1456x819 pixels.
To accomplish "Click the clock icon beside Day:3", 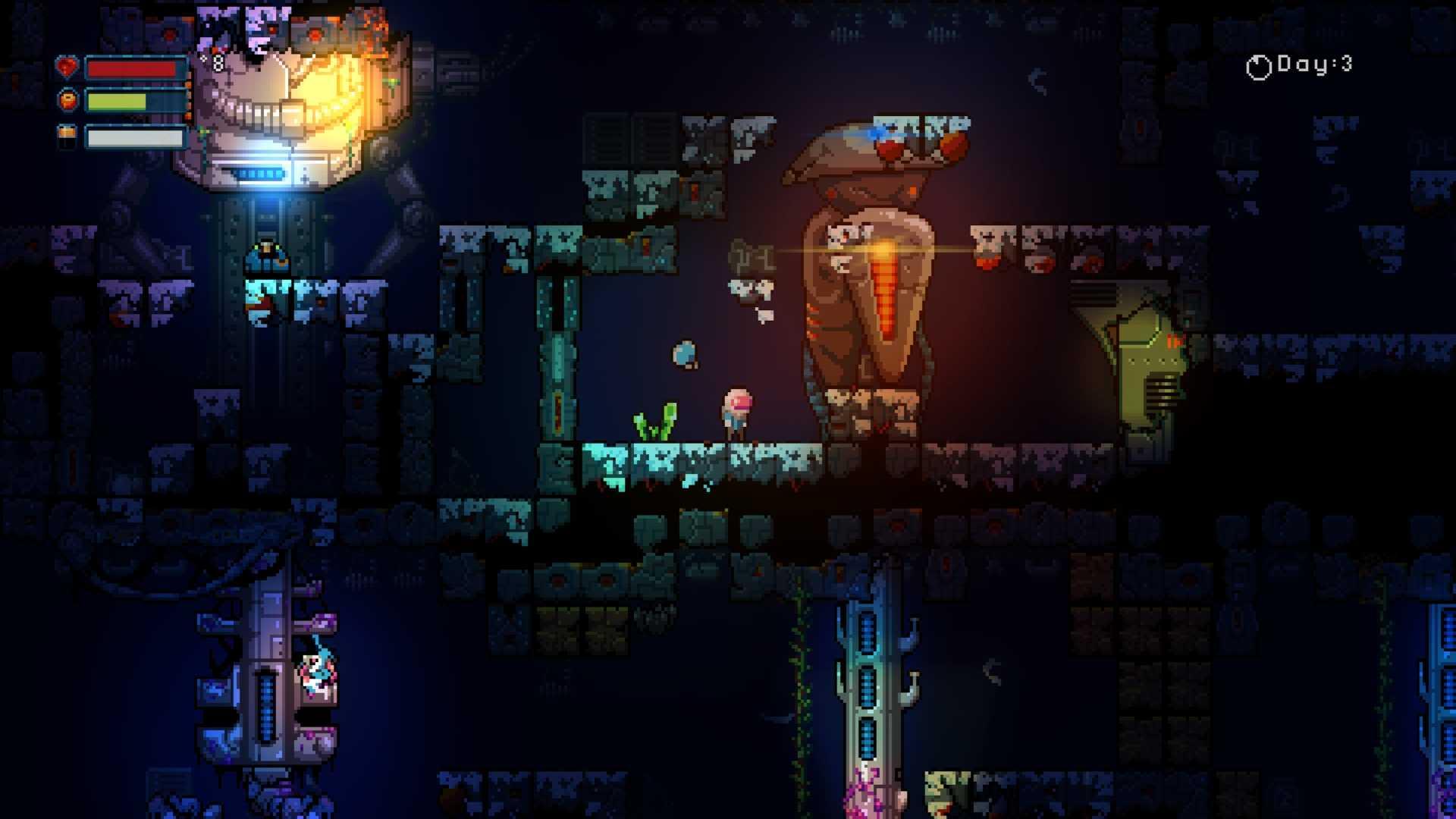I will tap(1259, 67).
